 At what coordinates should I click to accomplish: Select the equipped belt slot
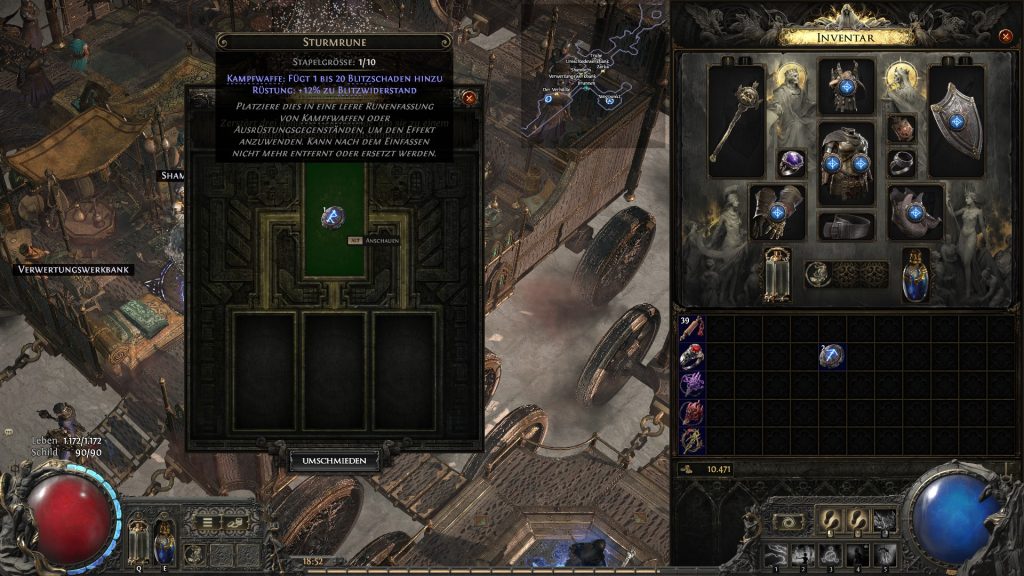[846, 226]
